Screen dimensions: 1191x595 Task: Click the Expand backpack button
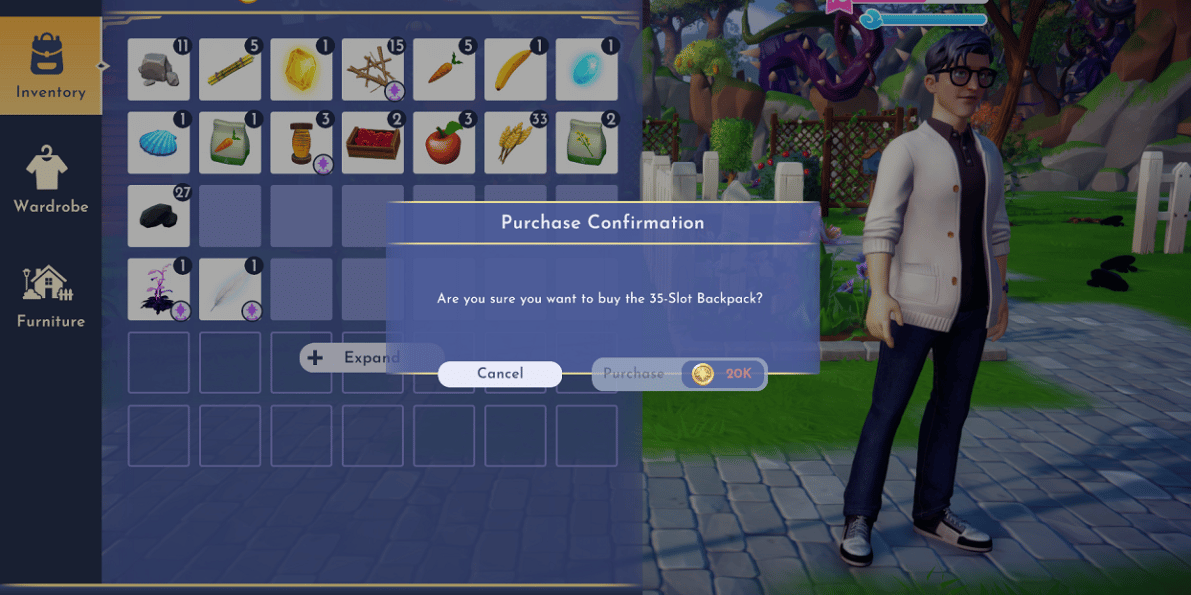355,358
